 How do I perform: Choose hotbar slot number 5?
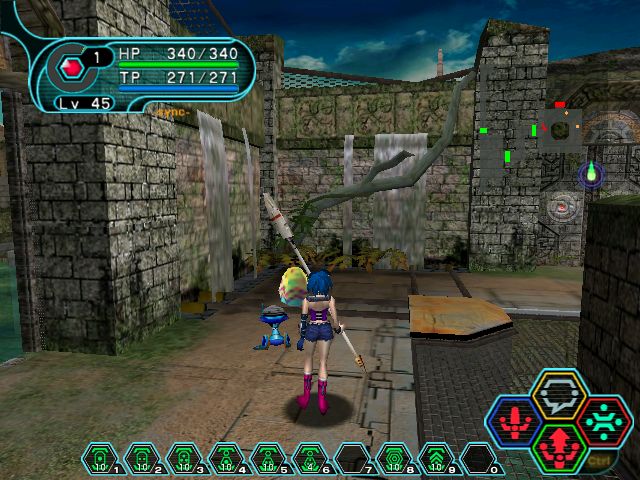(x=267, y=458)
